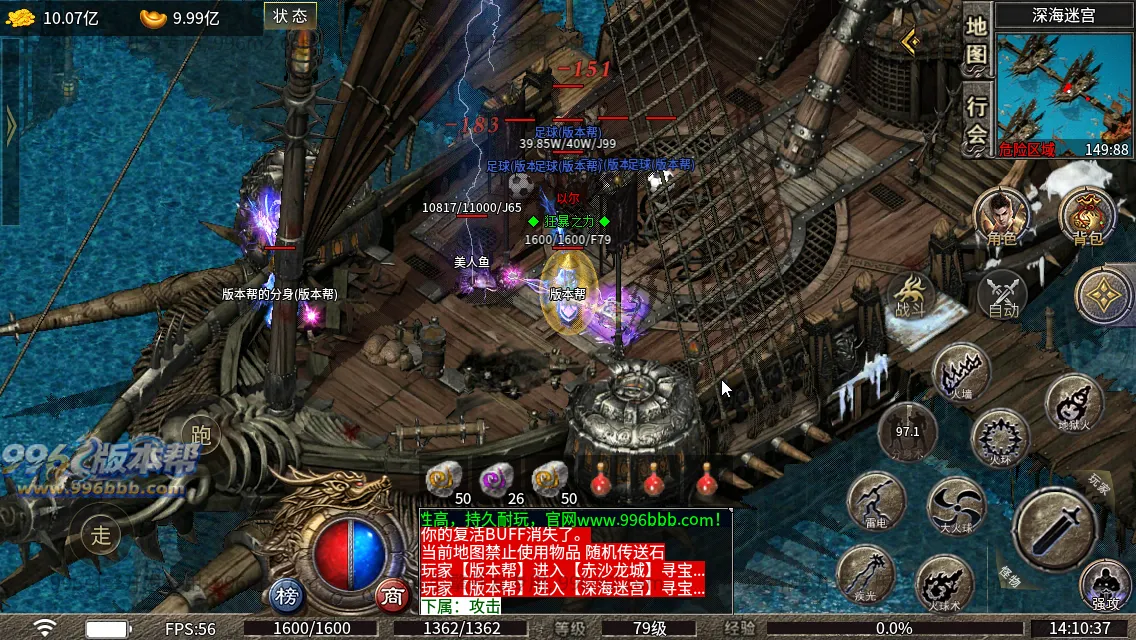Cast the 雷电 lightning skill
Screen dimensions: 1136x640
click(876, 500)
